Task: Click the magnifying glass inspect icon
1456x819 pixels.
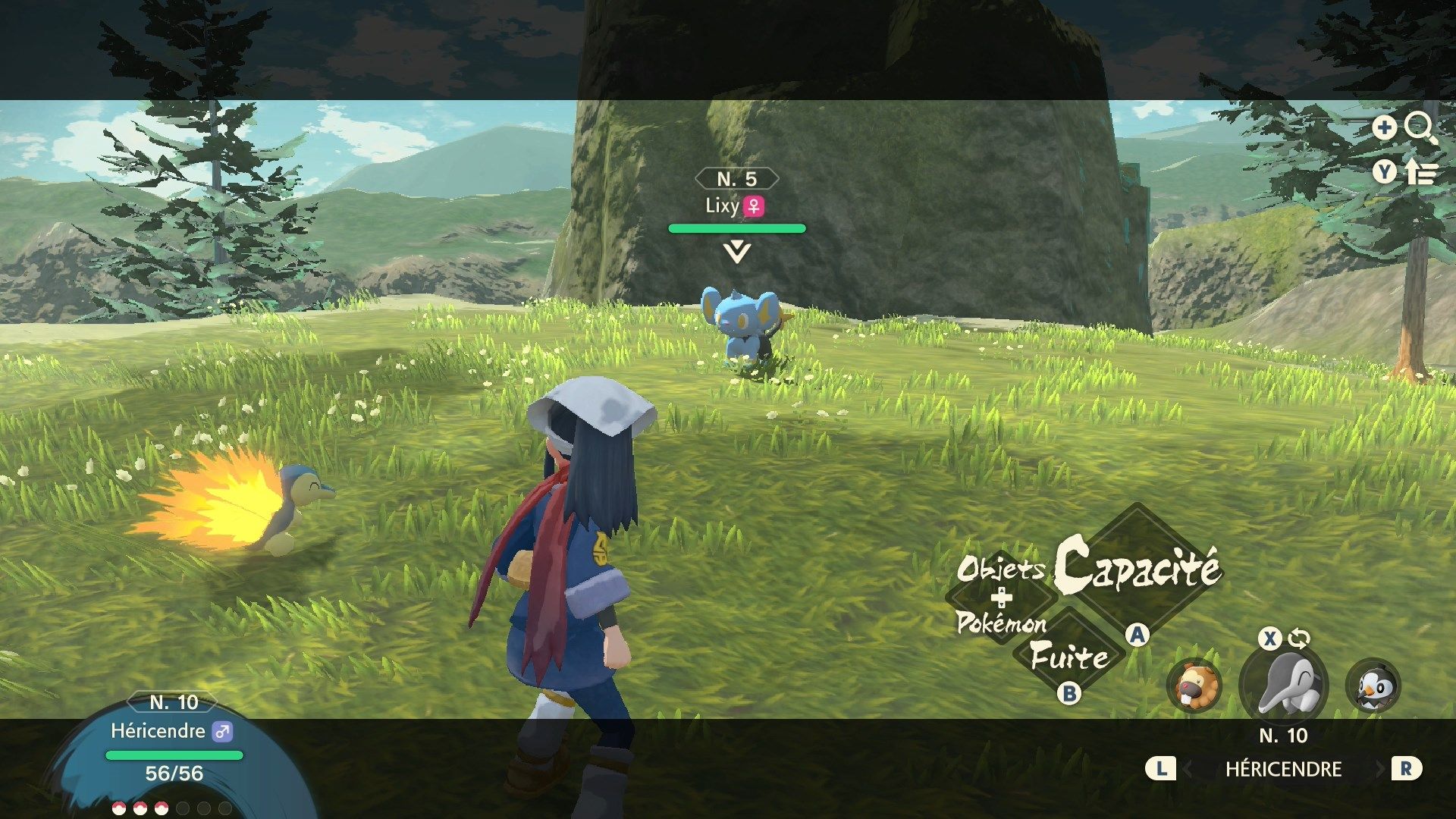Action: [1420, 128]
